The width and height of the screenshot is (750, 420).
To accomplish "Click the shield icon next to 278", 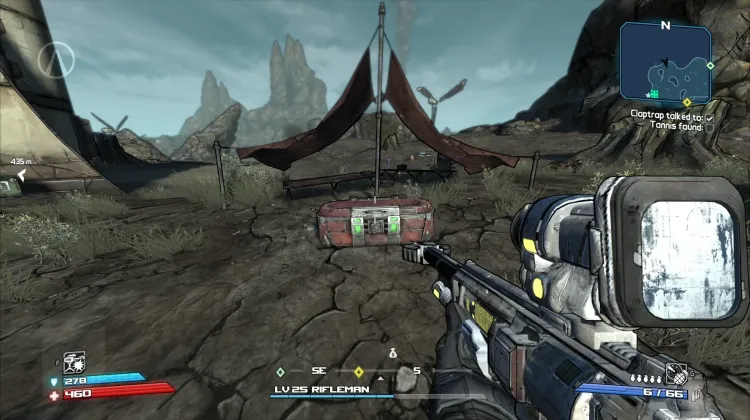I will tap(55, 381).
